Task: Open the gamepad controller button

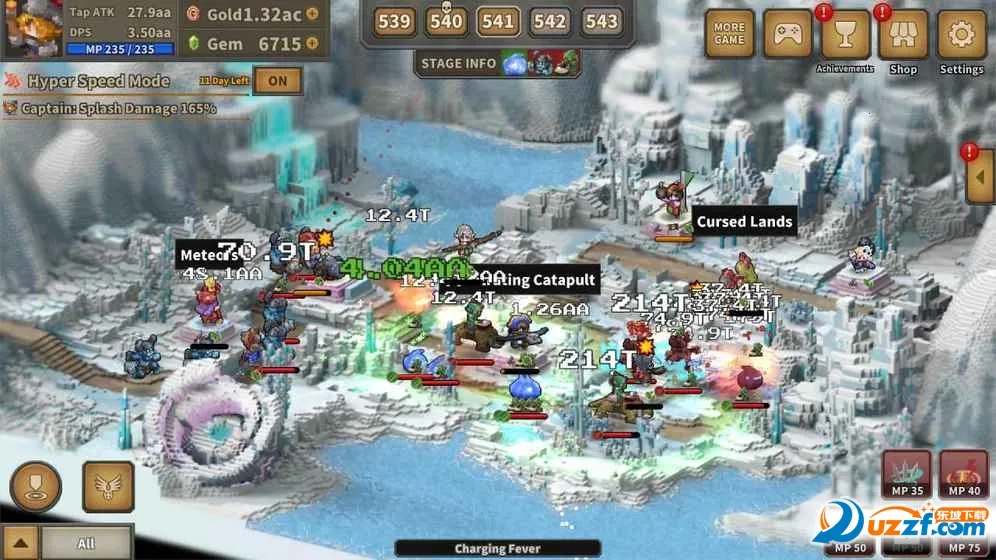Action: (x=787, y=35)
